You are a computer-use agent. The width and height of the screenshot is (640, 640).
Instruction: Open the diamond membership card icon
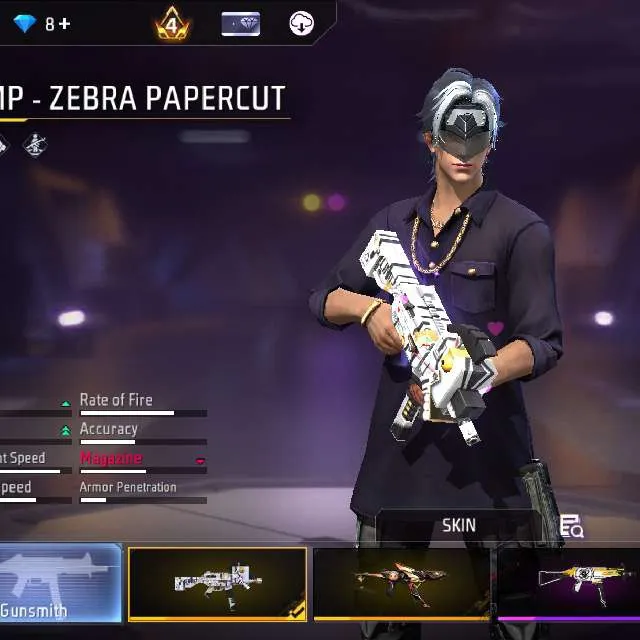240,24
